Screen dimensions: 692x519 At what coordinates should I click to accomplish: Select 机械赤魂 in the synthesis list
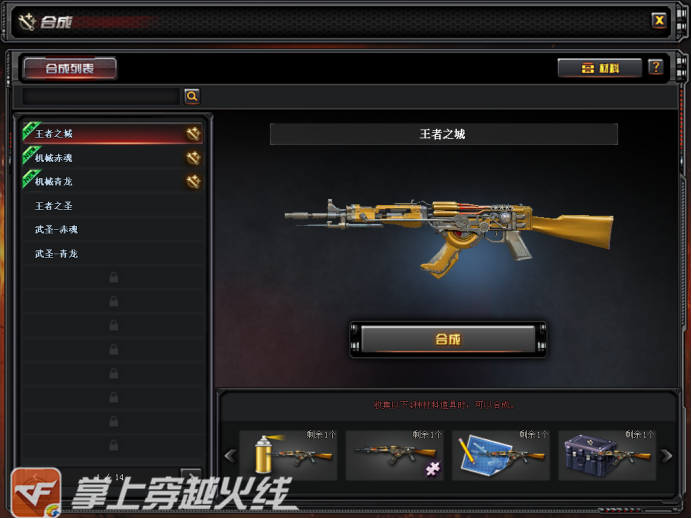tap(112, 157)
